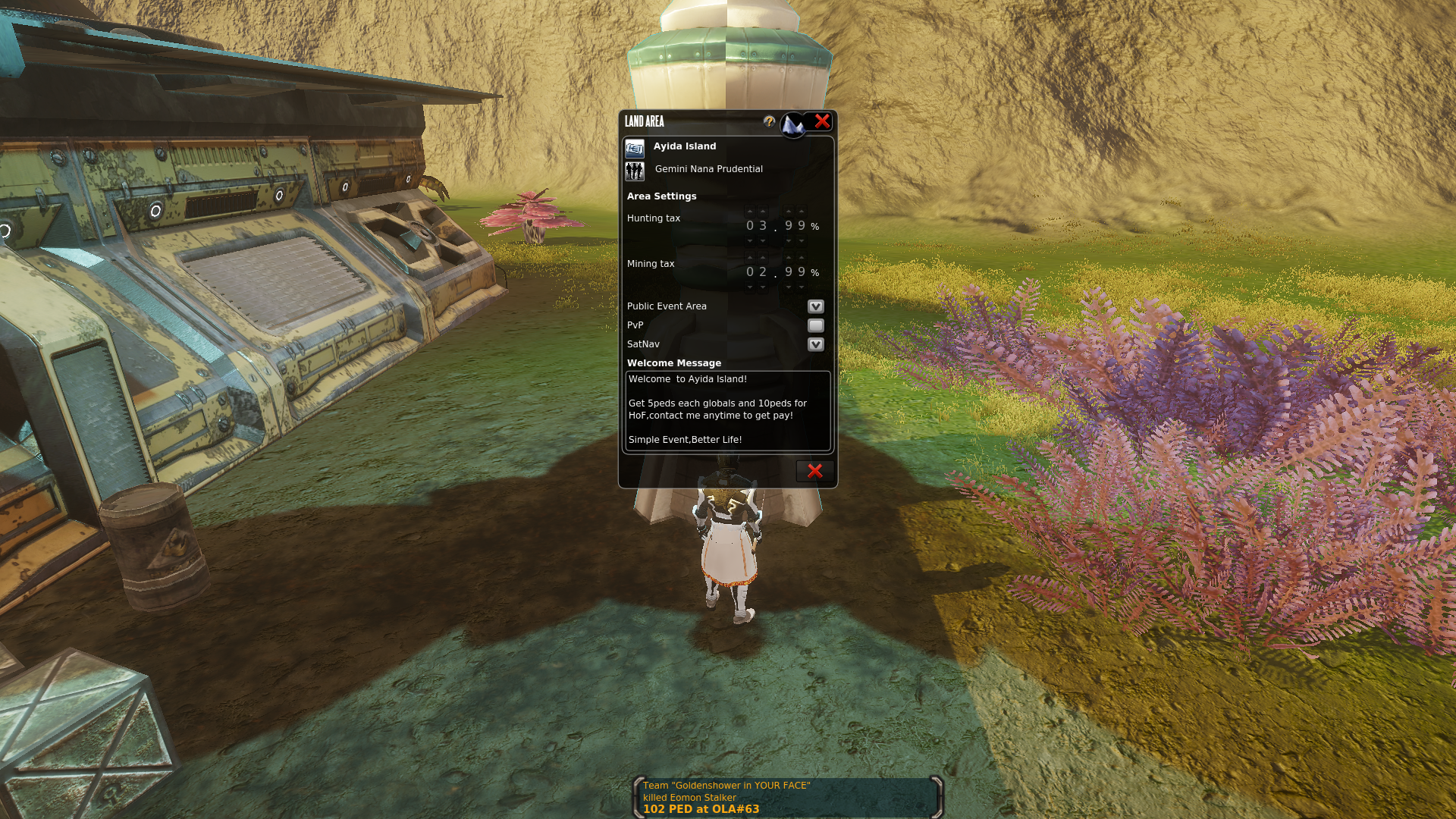Increase the Hunting tax leftmost digit
The image size is (1456, 819).
pyautogui.click(x=750, y=212)
